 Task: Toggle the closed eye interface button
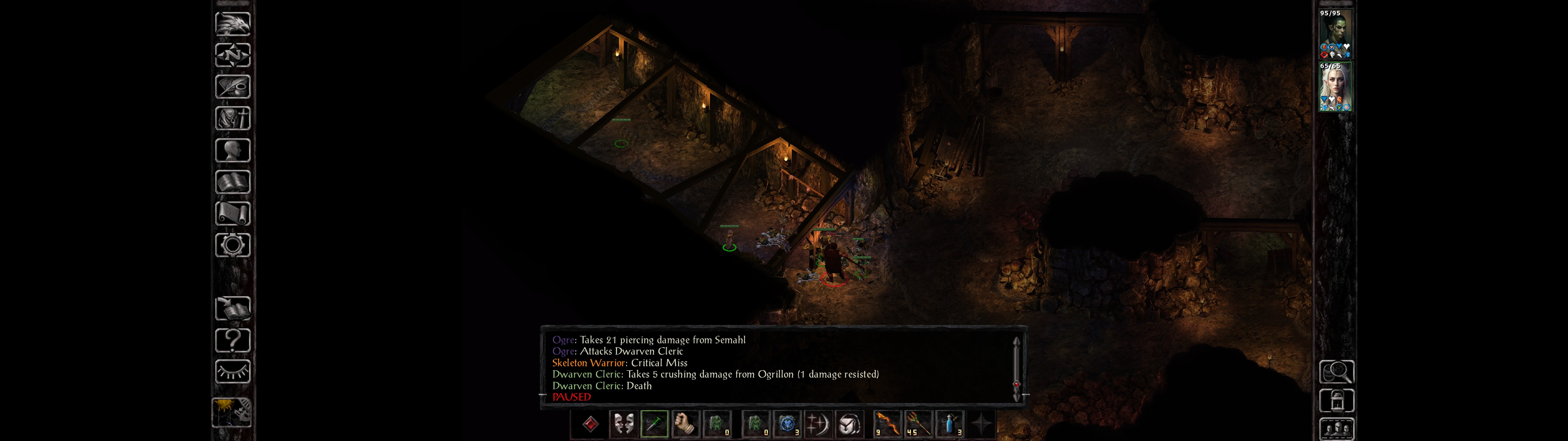click(x=232, y=371)
